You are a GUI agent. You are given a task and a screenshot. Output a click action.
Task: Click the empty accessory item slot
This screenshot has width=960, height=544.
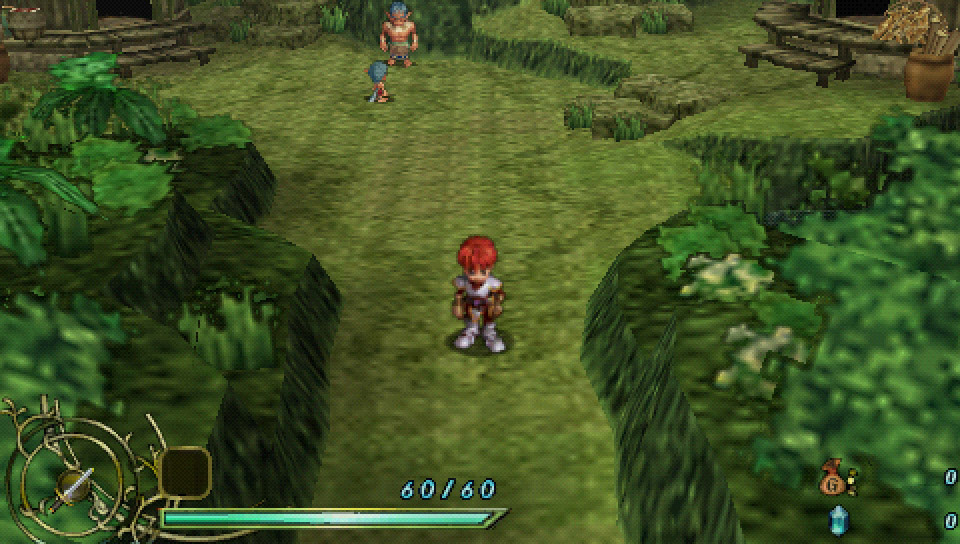(185, 472)
